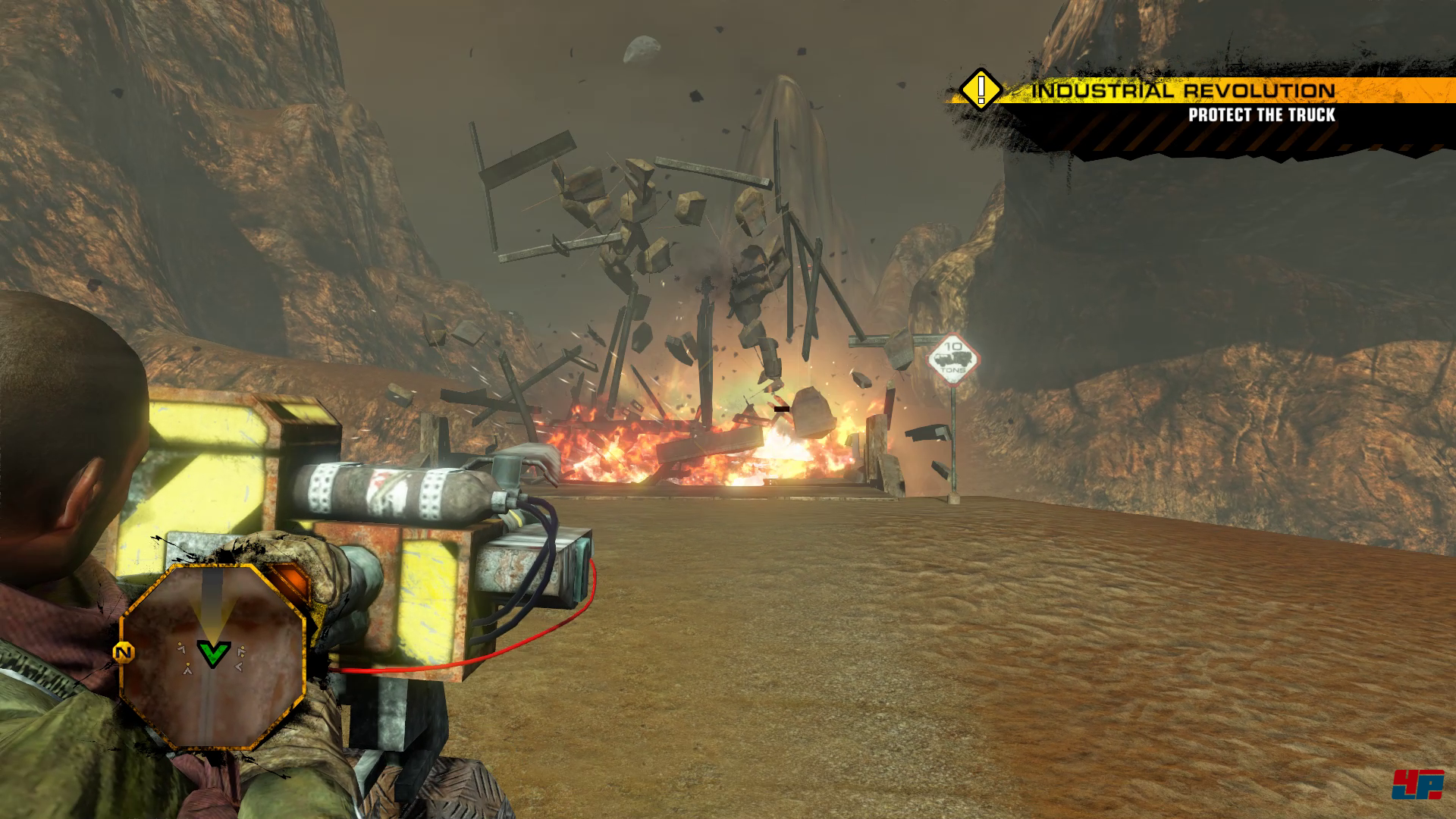Screen dimensions: 1456x819
Task: Click the north compass N badge
Action: tap(124, 651)
